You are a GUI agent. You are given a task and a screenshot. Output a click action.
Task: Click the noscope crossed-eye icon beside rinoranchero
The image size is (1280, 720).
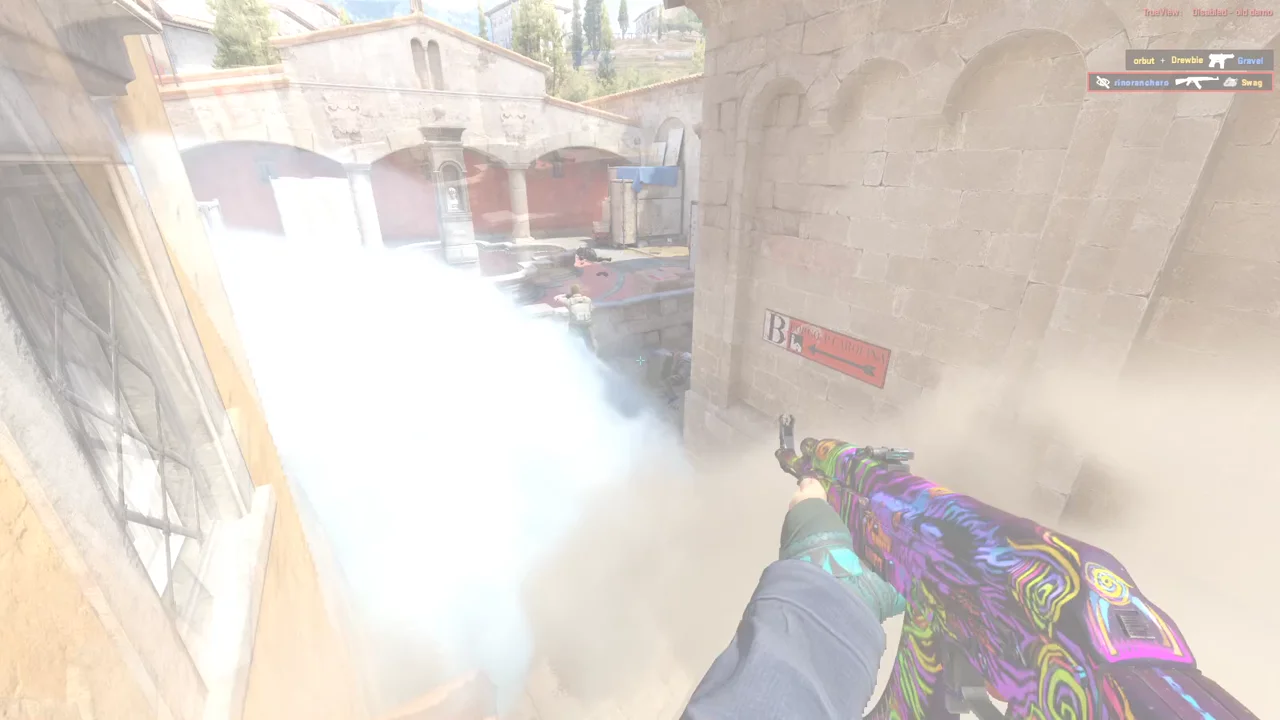(x=1103, y=81)
